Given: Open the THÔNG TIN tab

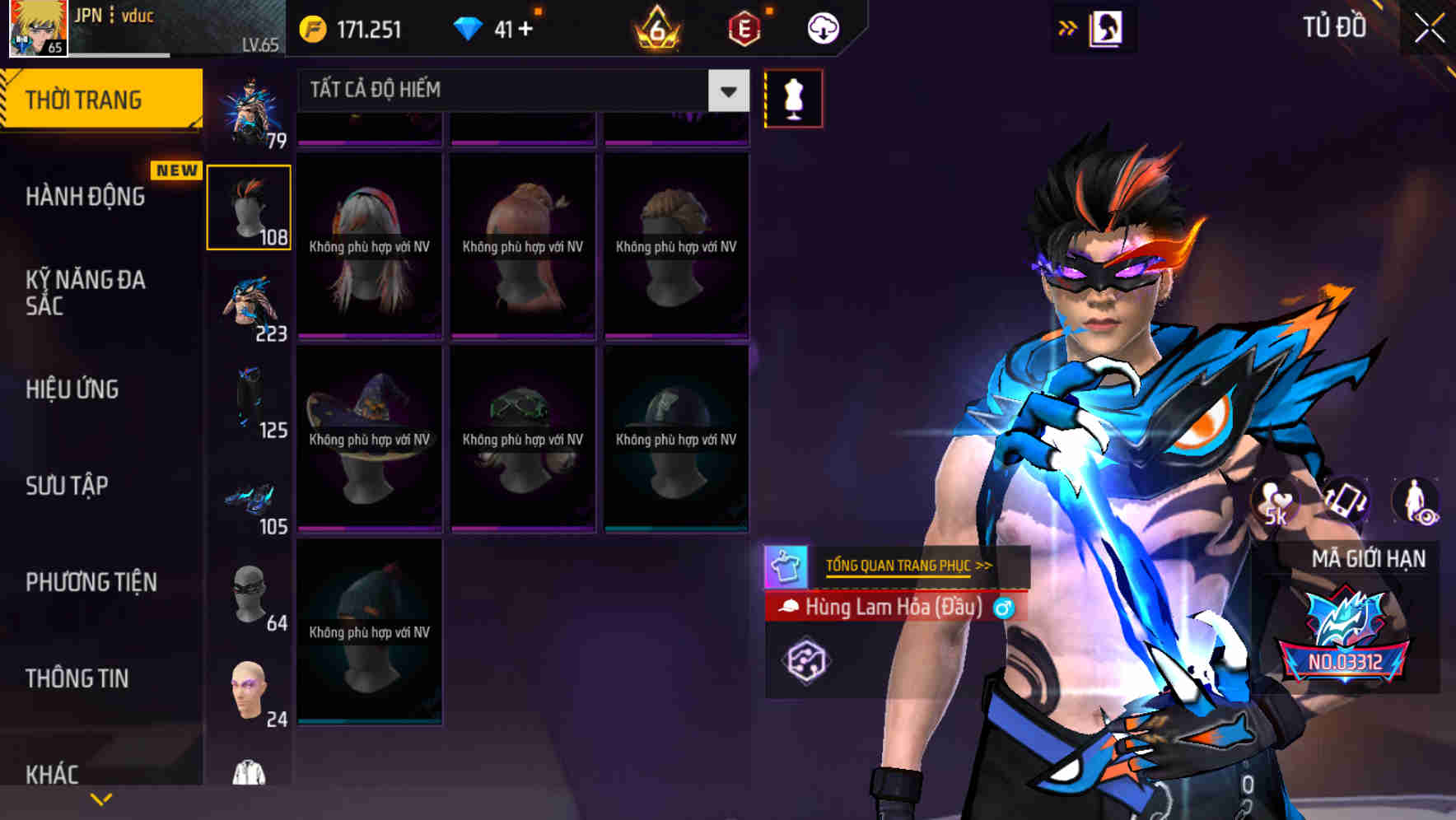Looking at the screenshot, I should coord(77,678).
